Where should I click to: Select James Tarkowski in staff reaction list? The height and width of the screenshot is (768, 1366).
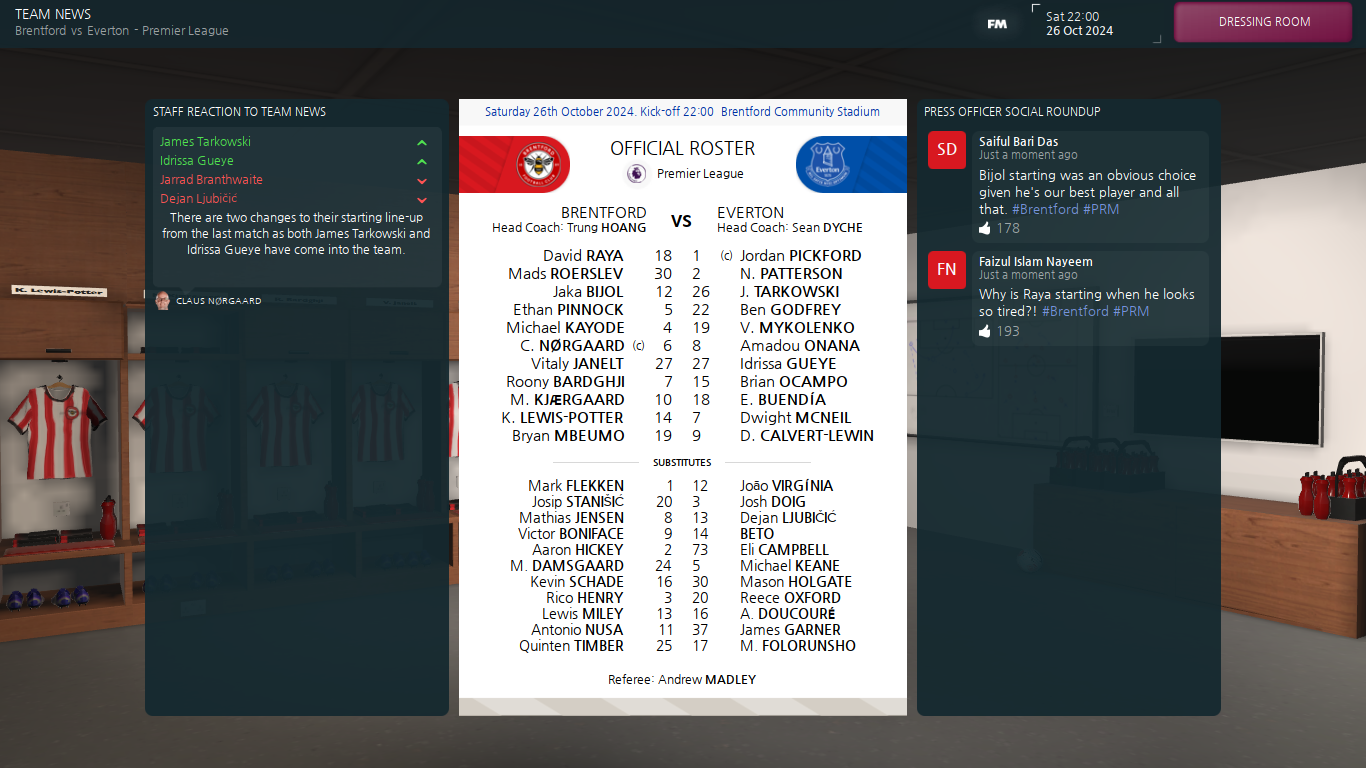pyautogui.click(x=206, y=142)
